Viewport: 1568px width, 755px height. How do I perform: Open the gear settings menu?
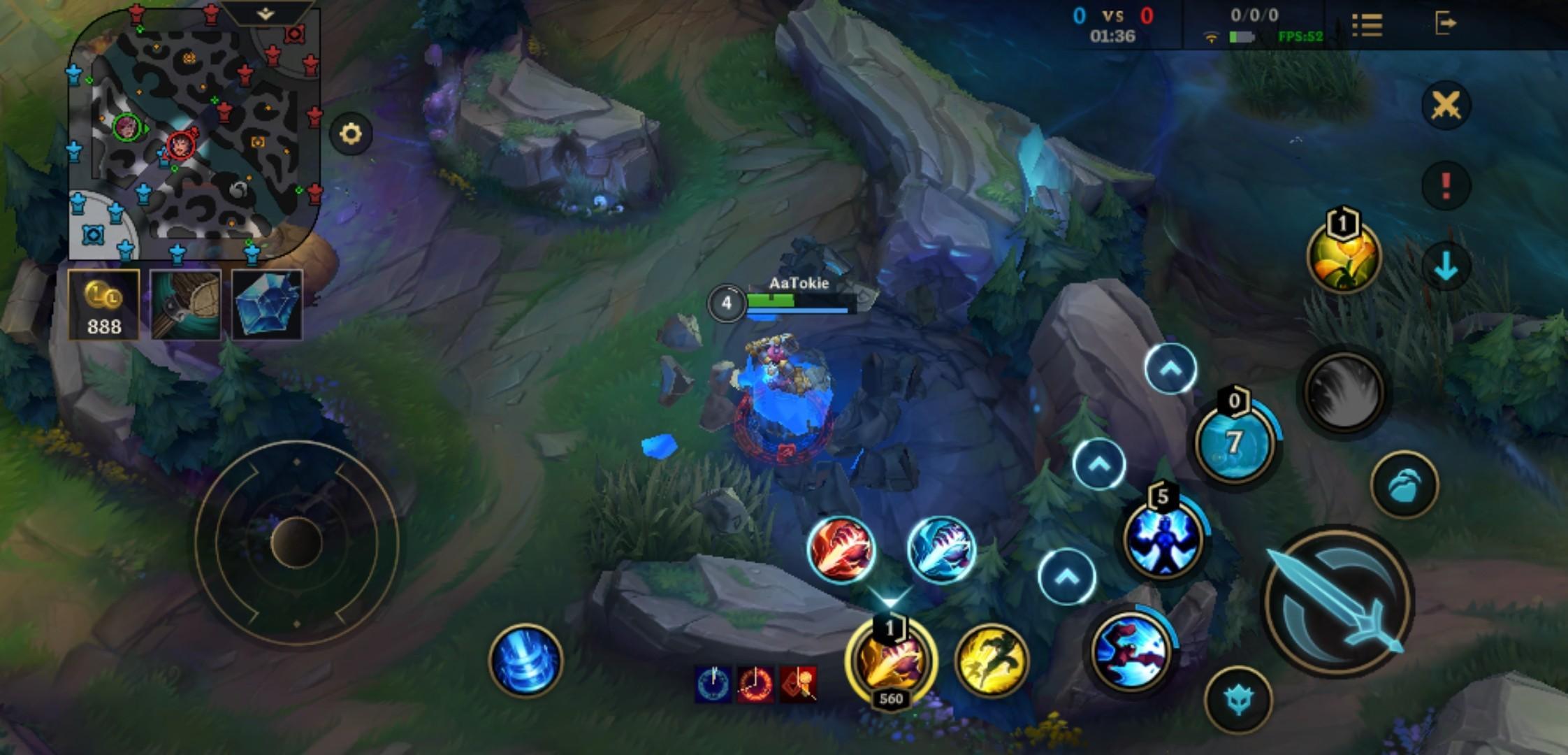coord(351,134)
